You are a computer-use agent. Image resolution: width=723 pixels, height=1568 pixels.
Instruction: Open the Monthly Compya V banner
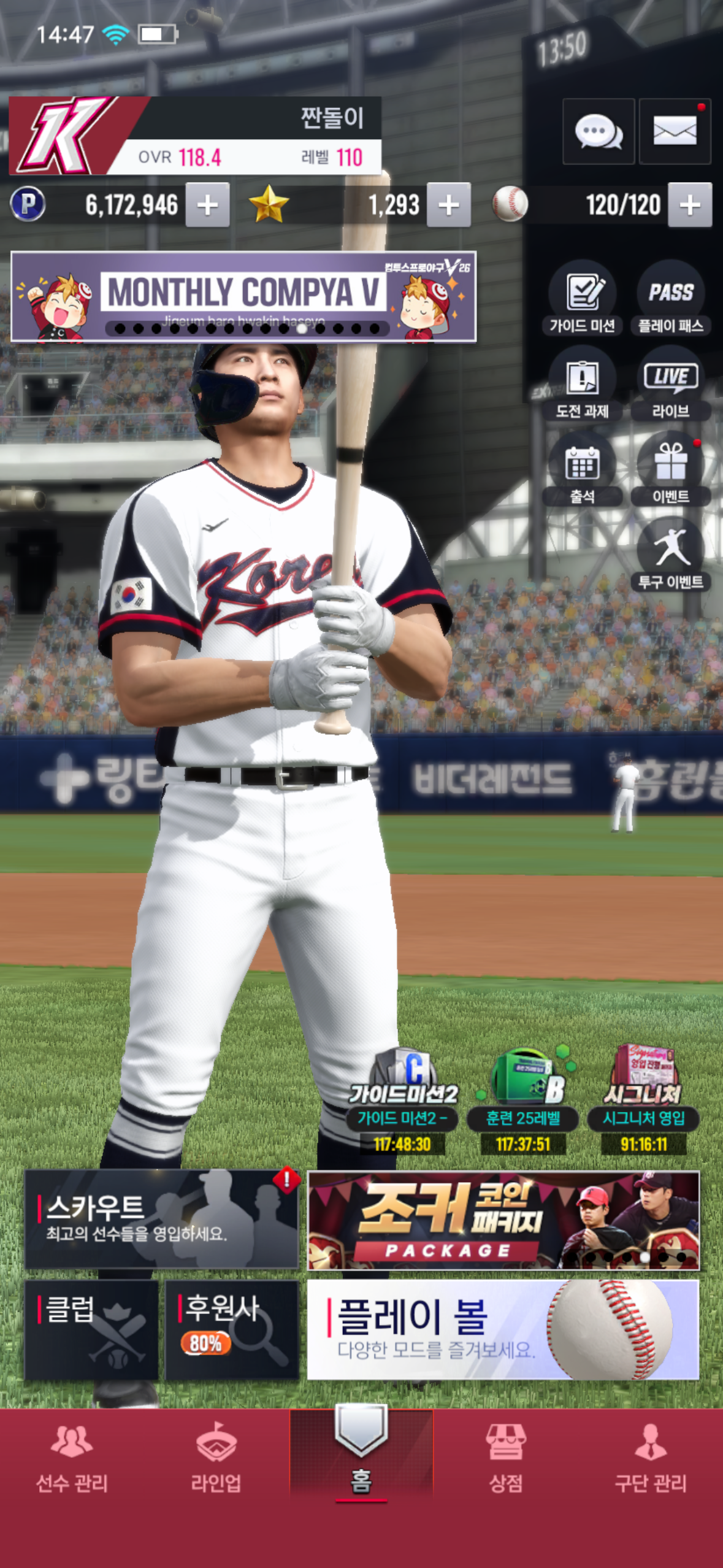click(x=243, y=296)
